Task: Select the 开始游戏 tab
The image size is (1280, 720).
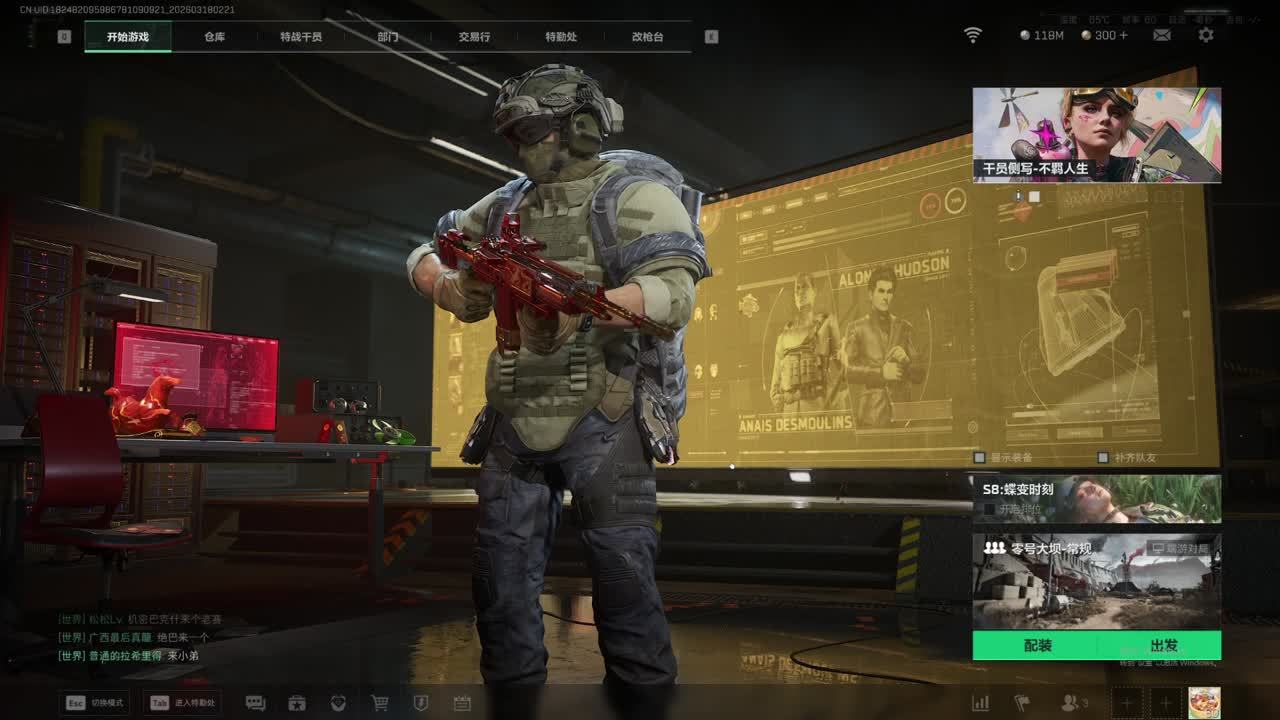Action: (x=128, y=37)
